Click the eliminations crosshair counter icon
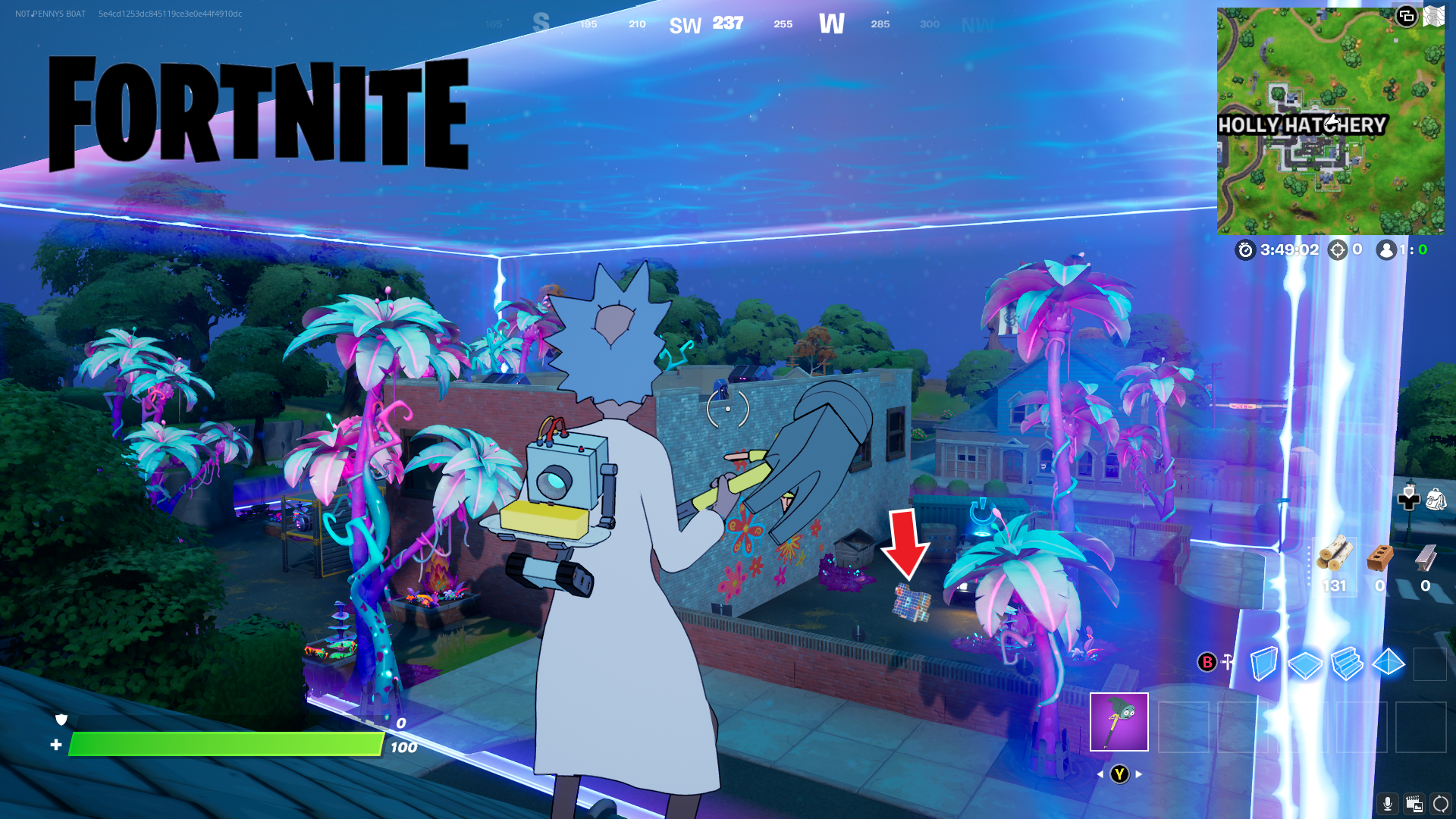Viewport: 1456px width, 819px height. (1338, 249)
